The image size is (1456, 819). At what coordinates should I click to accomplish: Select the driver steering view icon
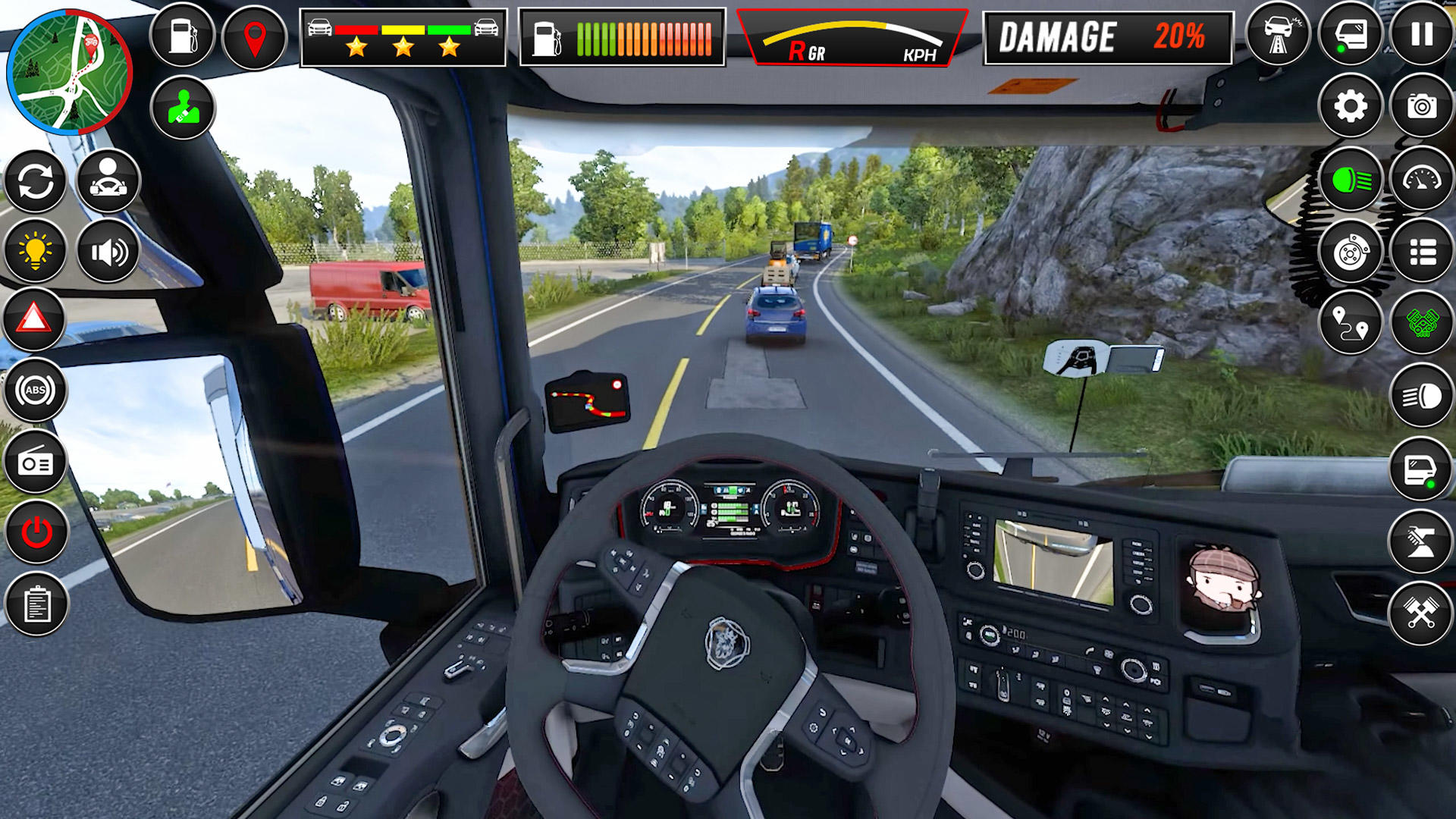[x=108, y=180]
